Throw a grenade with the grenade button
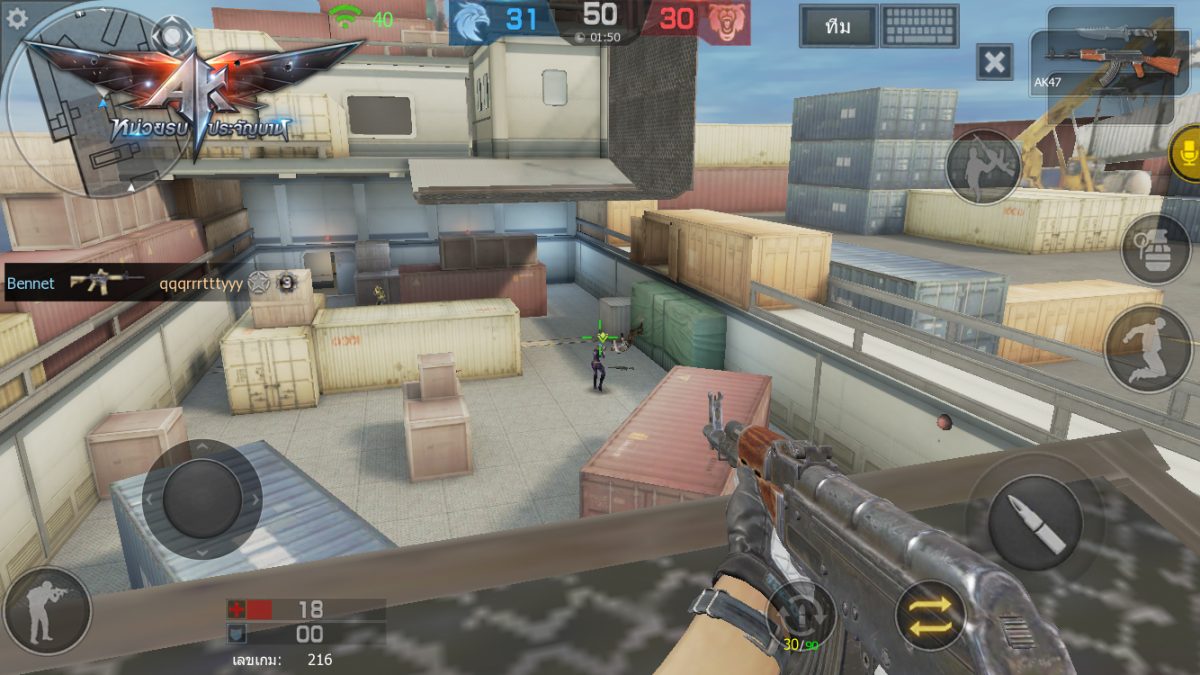This screenshot has width=1200, height=675. pyautogui.click(x=1155, y=248)
